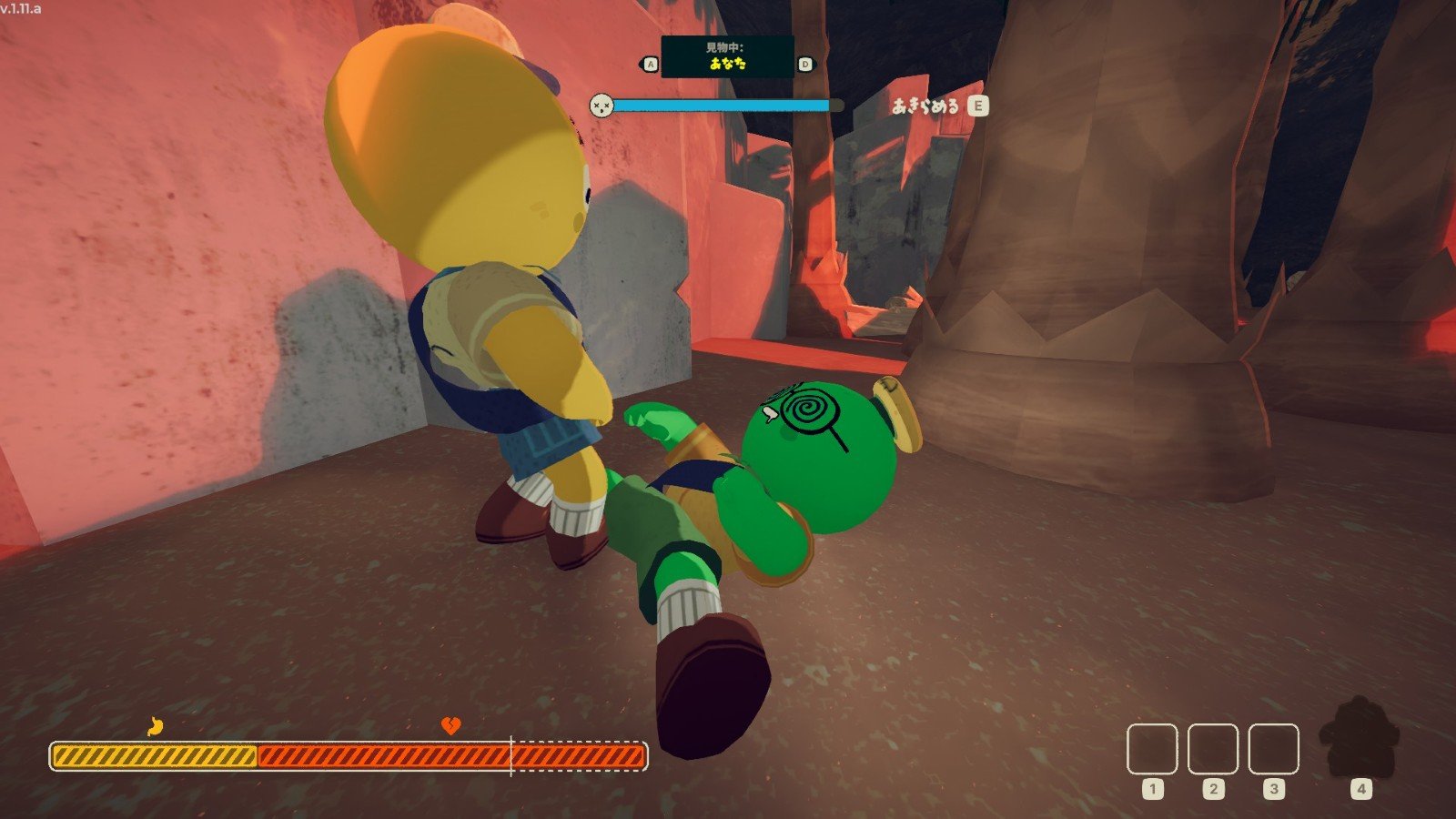Viewport: 1456px width, 819px height.
Task: Select the backpack silhouette slot
Action: pyautogui.click(x=1360, y=739)
